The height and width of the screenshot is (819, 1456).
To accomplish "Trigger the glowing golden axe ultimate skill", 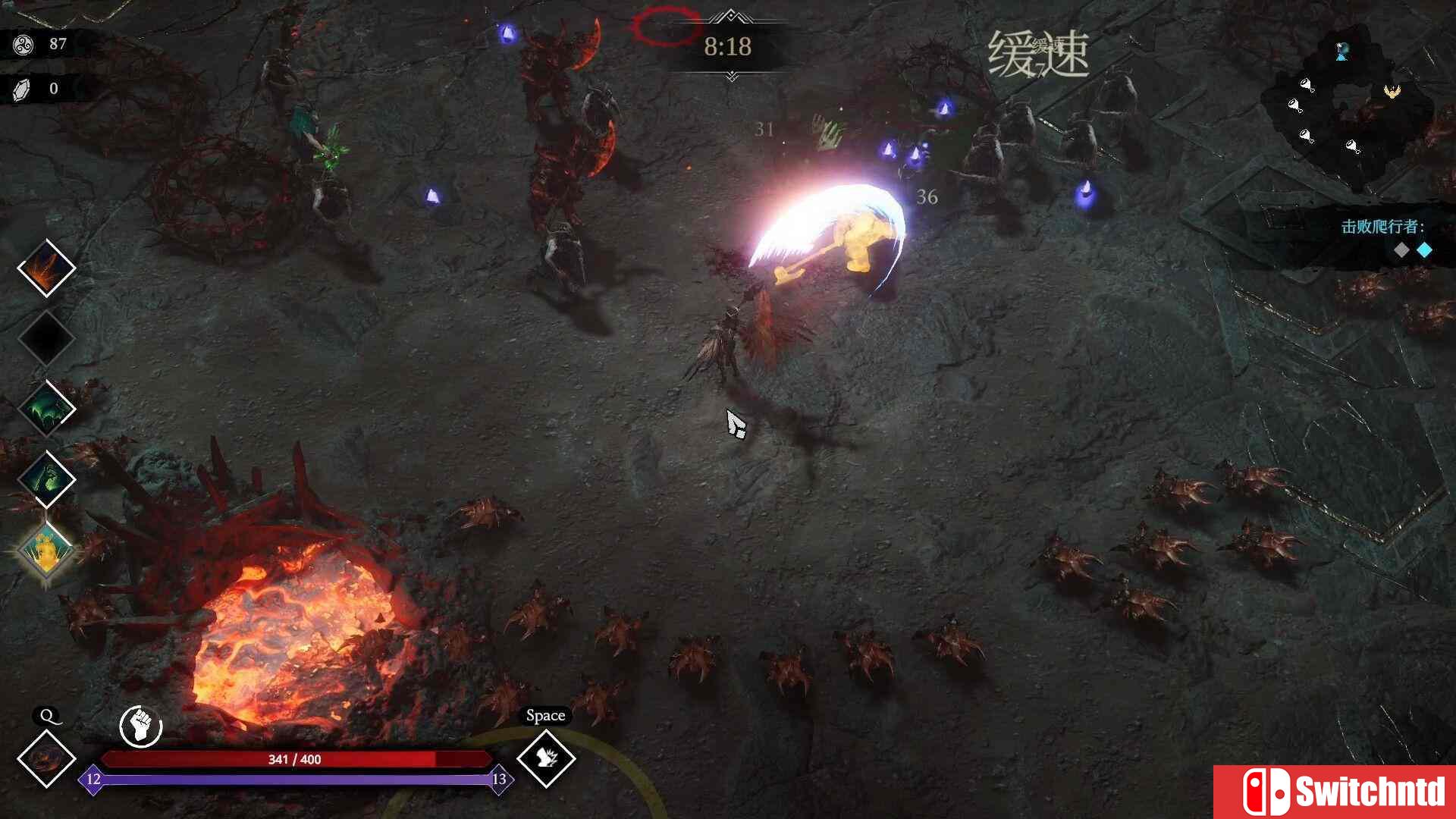I will [x=47, y=549].
